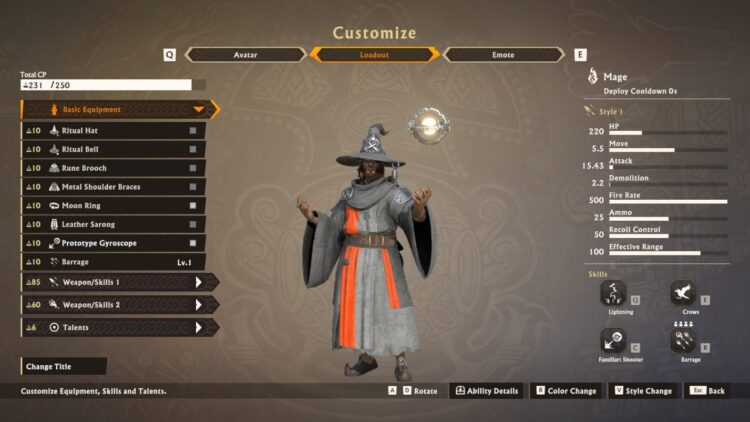Screen dimensions: 750x422
Task: Select the Familiar: Shooter skill icon
Action: pos(614,341)
